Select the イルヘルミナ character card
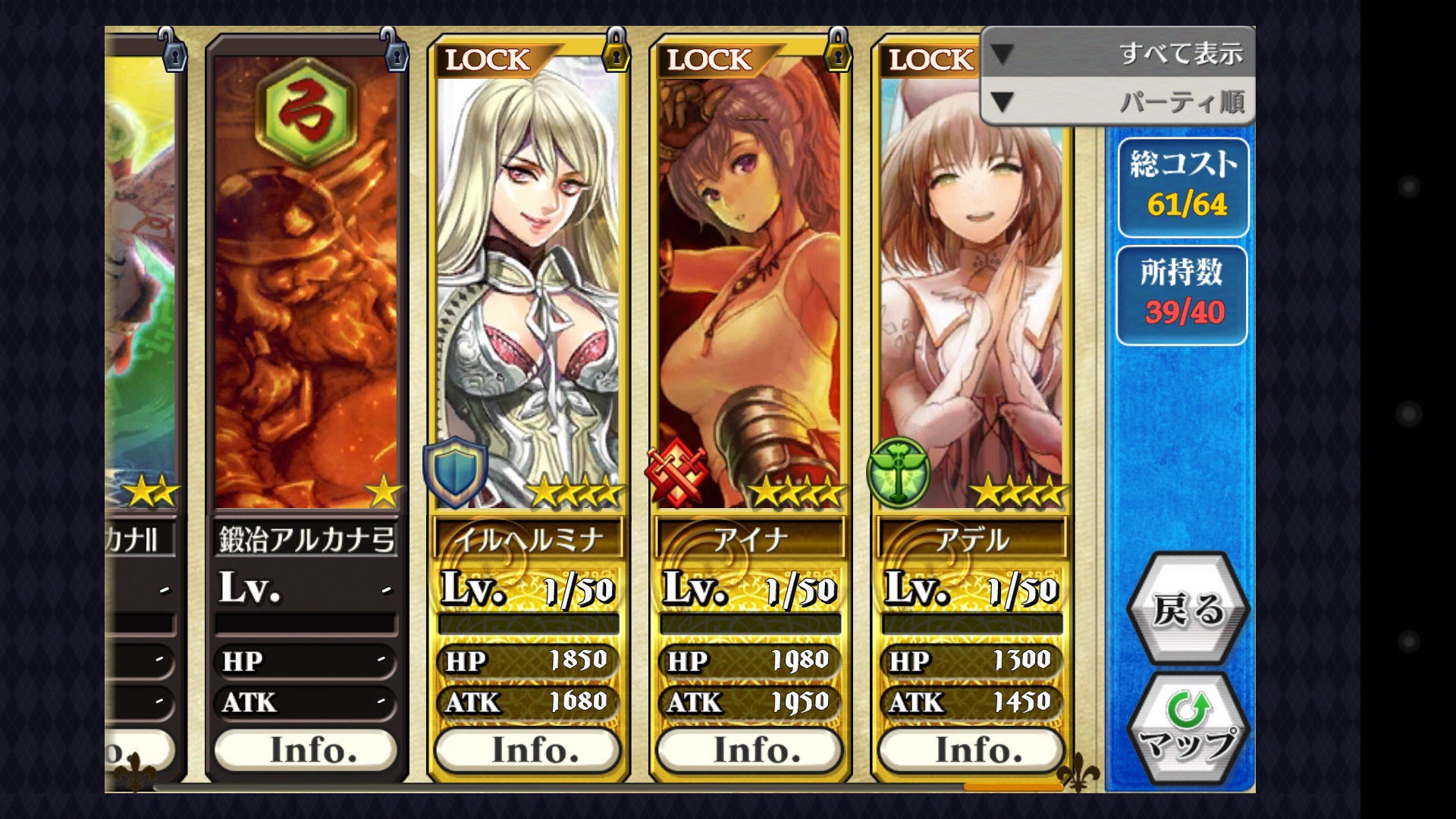1456x819 pixels. [529, 288]
